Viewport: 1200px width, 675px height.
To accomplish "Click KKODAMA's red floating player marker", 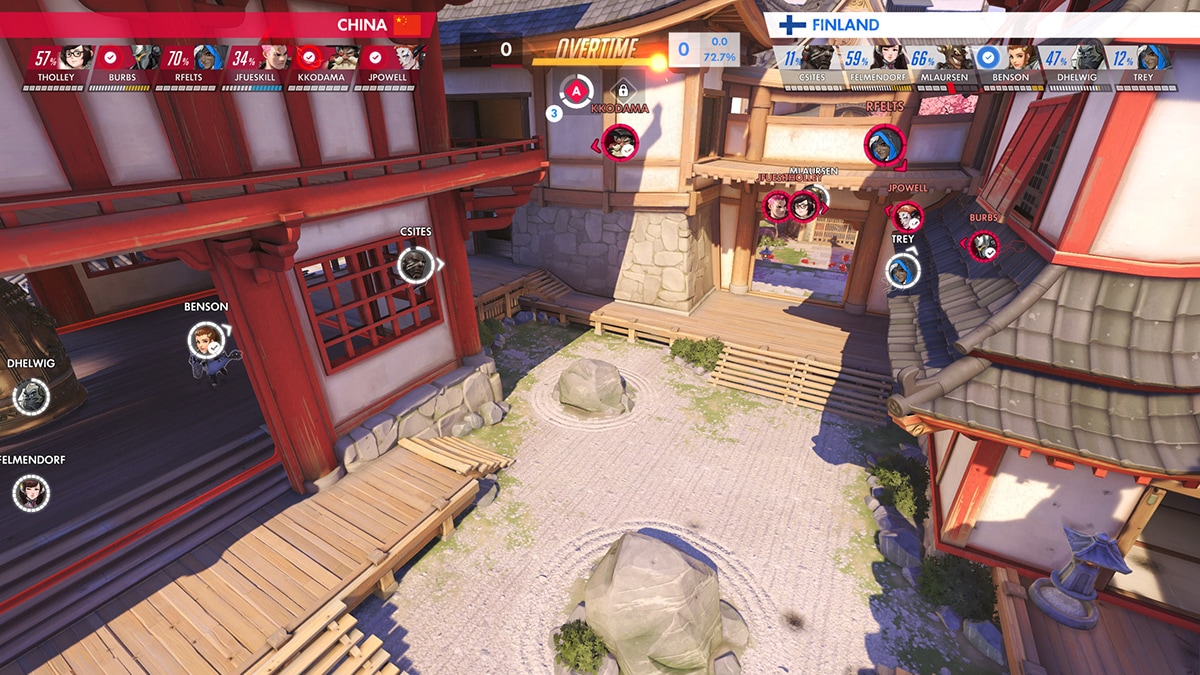I will (621, 144).
